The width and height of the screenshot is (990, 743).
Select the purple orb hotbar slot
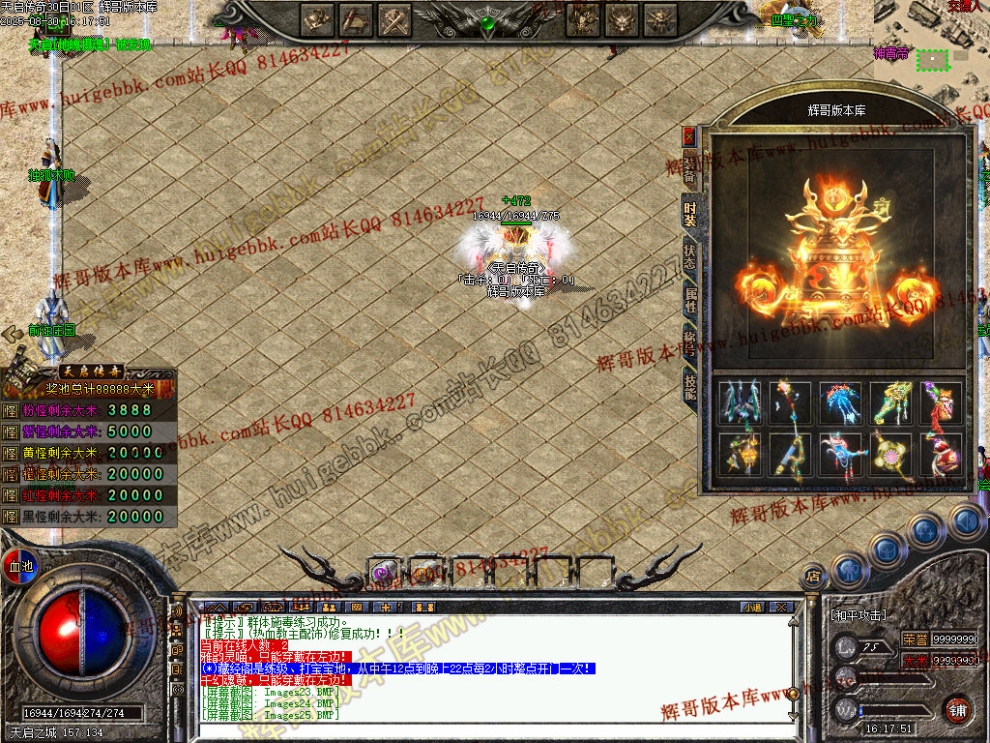[x=382, y=572]
